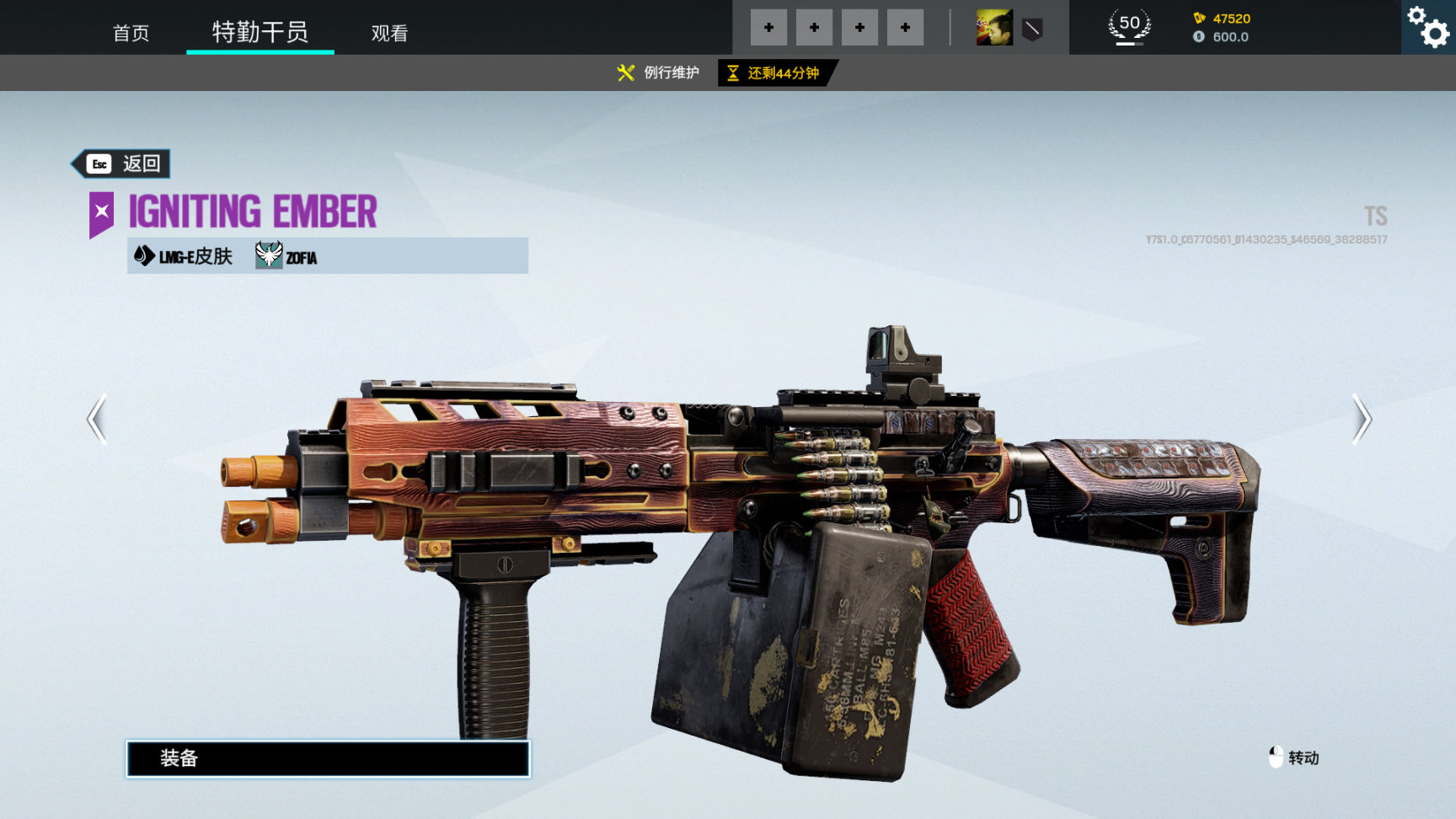The height and width of the screenshot is (819, 1456).
Task: View the 例行维护 maintenance notice
Action: [x=659, y=72]
